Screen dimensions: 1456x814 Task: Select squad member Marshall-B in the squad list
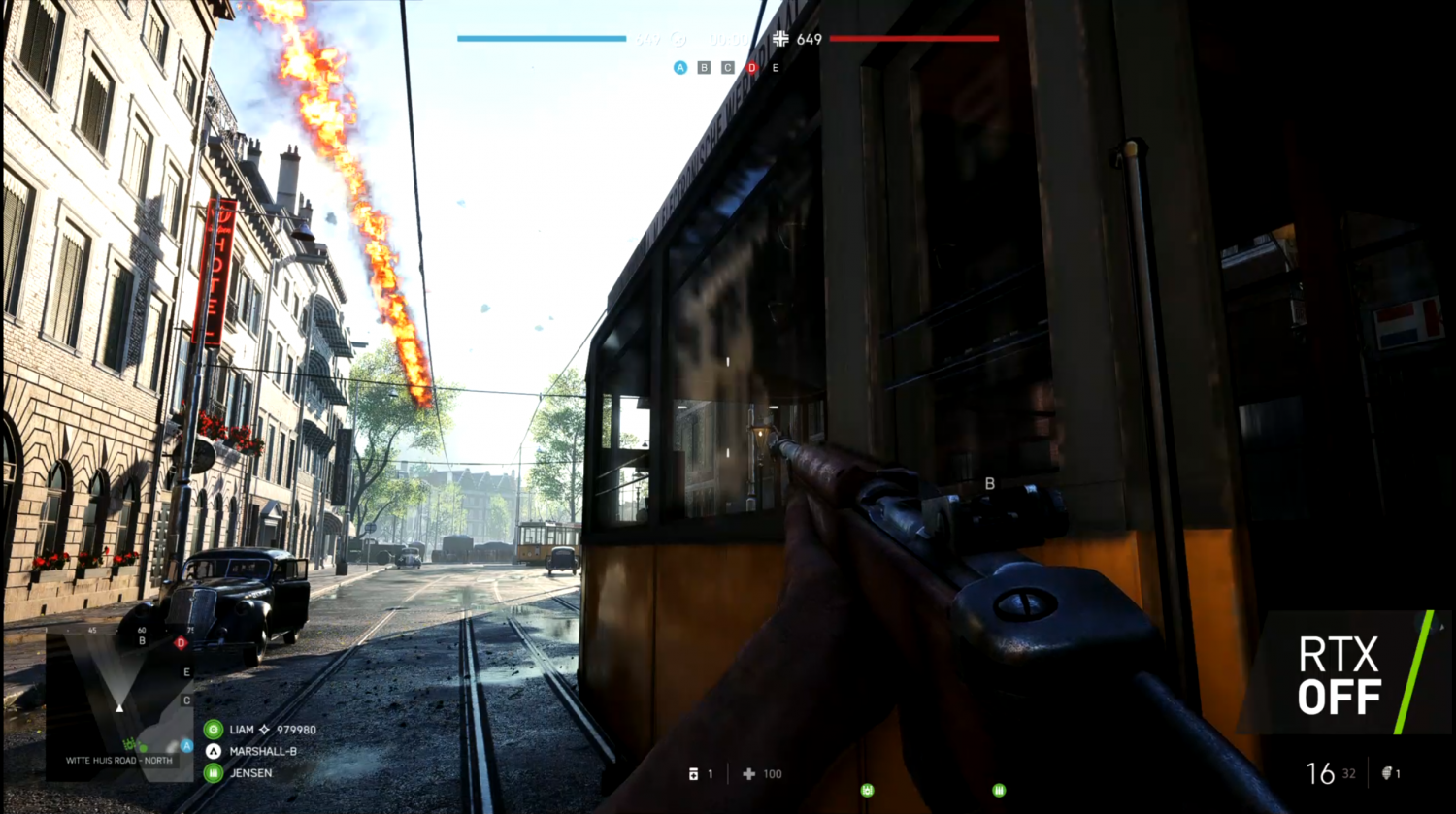pyautogui.click(x=262, y=751)
